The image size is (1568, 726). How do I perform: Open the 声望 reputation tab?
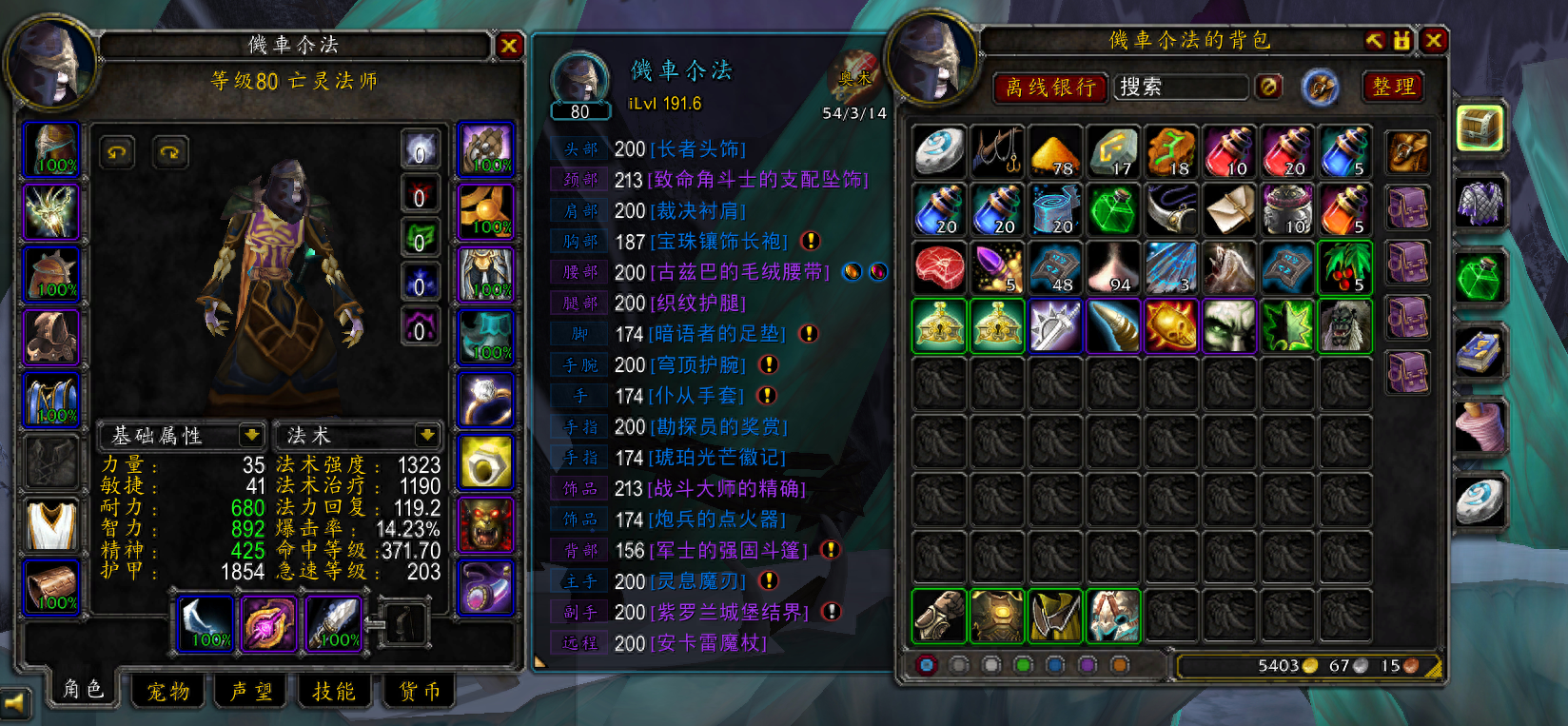tap(251, 692)
